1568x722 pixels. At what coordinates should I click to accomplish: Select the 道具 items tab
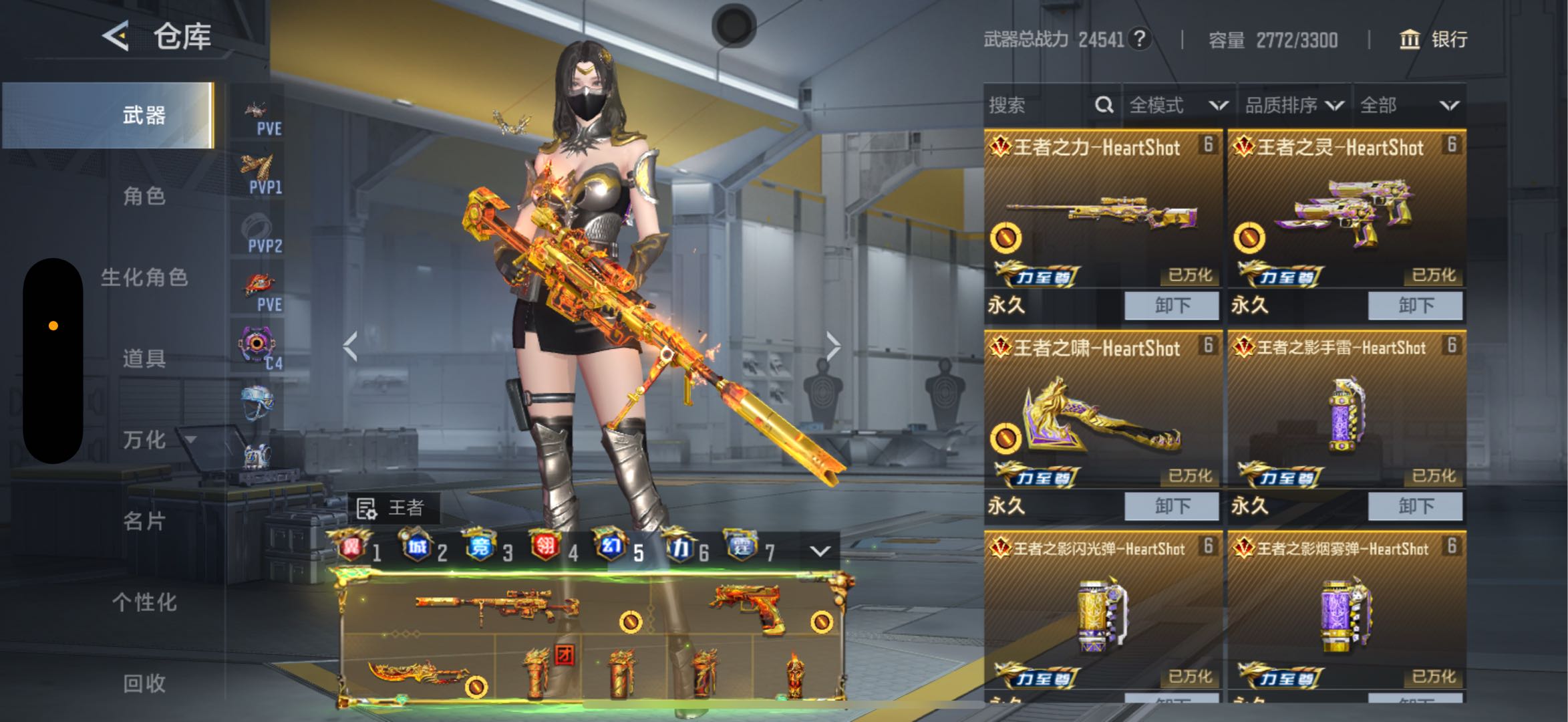(x=144, y=359)
